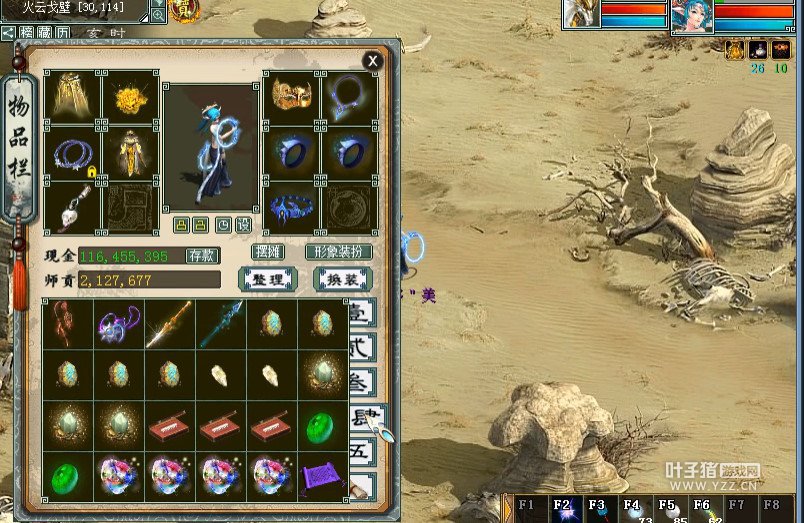Switch to inventory page 叁

362,383
